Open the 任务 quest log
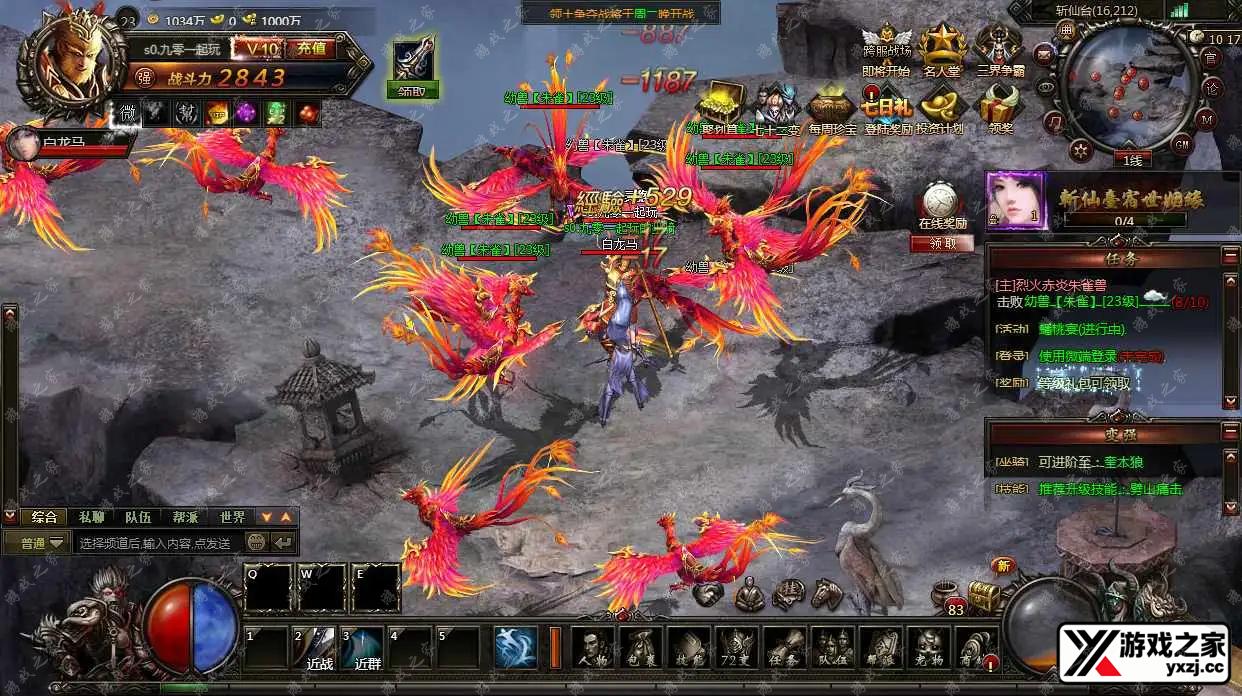This screenshot has width=1242, height=696. (784, 649)
